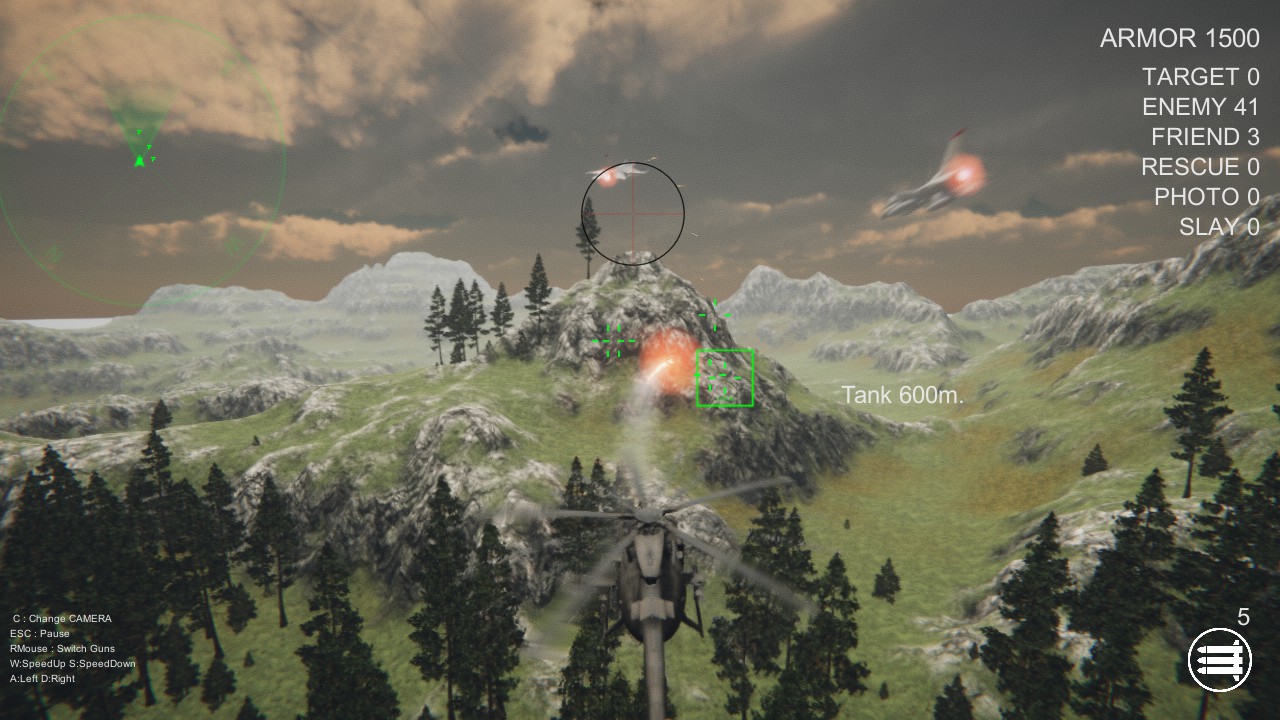Click the ammo count number 5

click(x=1245, y=619)
